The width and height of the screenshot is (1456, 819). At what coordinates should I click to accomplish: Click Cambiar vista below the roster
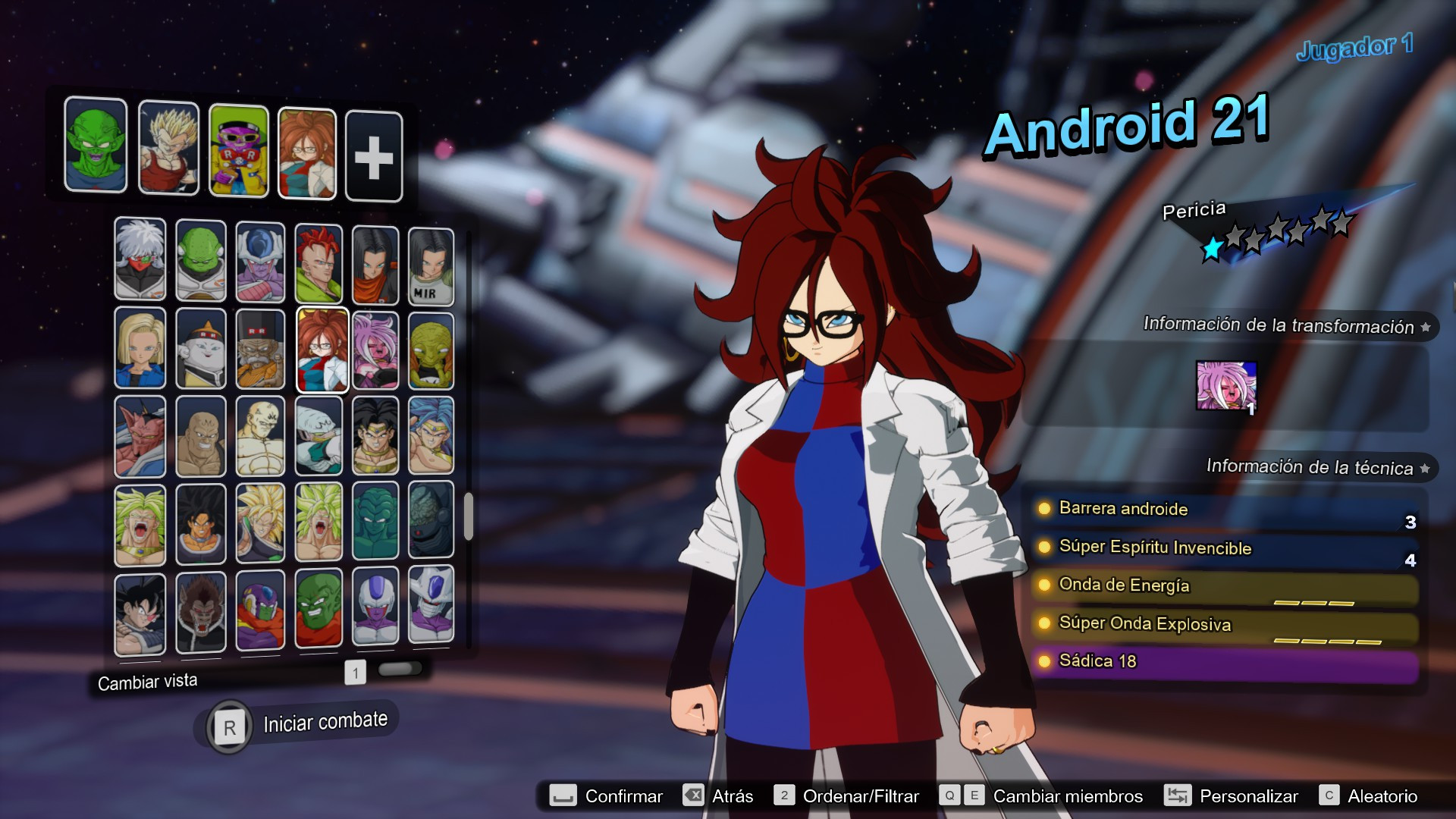tap(147, 680)
